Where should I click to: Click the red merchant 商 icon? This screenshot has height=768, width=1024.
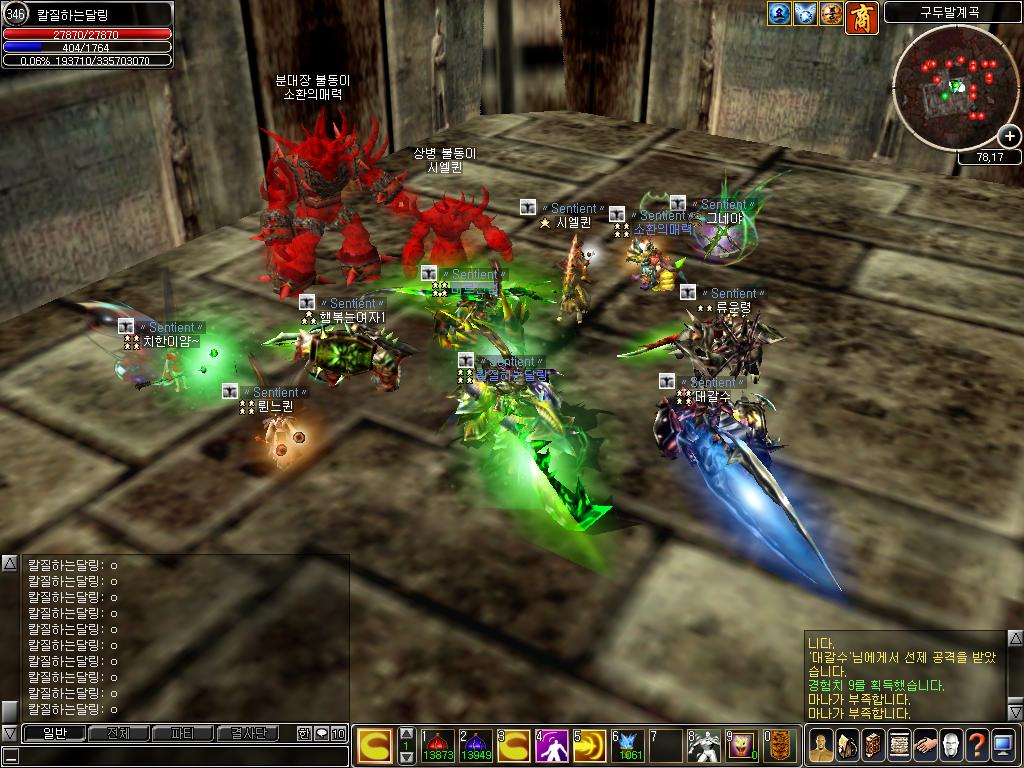(x=861, y=15)
